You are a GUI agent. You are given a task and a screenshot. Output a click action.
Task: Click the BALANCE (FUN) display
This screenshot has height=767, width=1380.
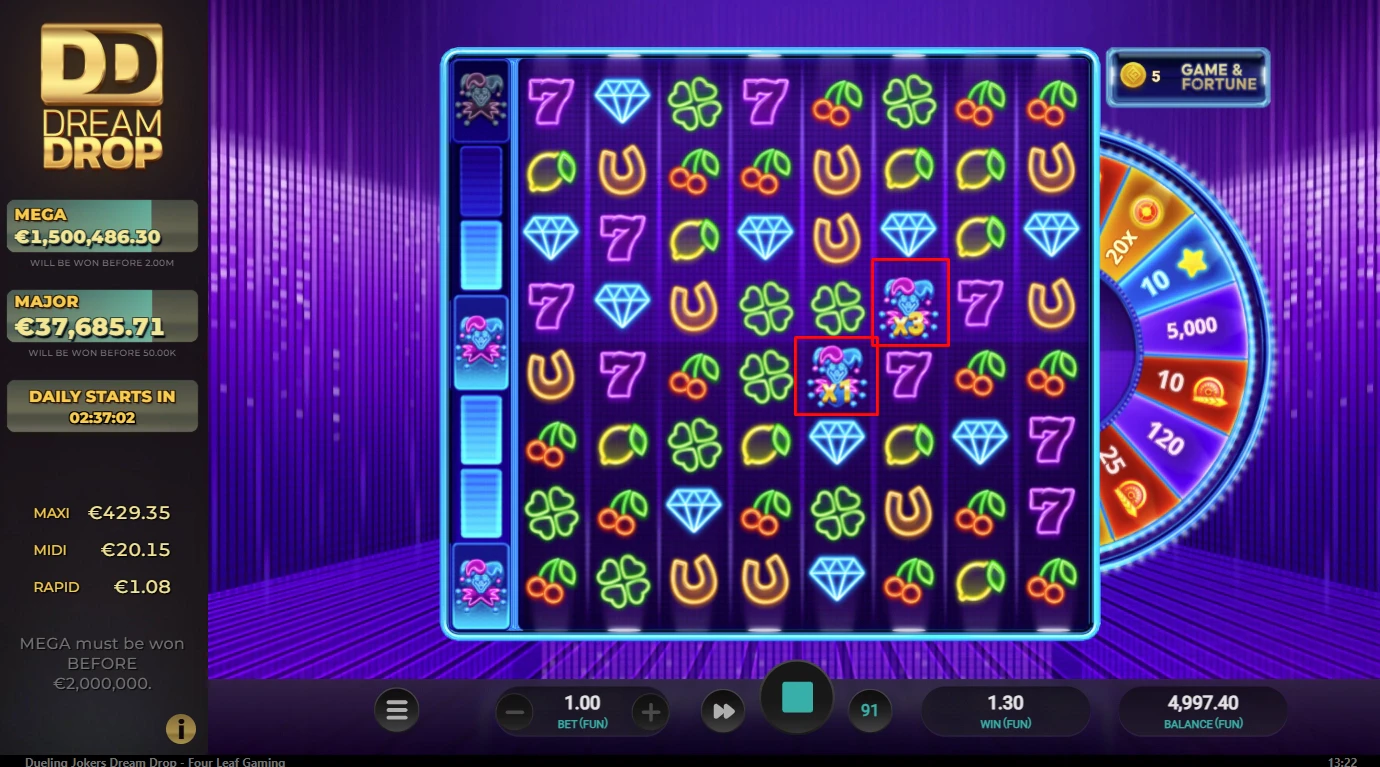click(x=1202, y=710)
